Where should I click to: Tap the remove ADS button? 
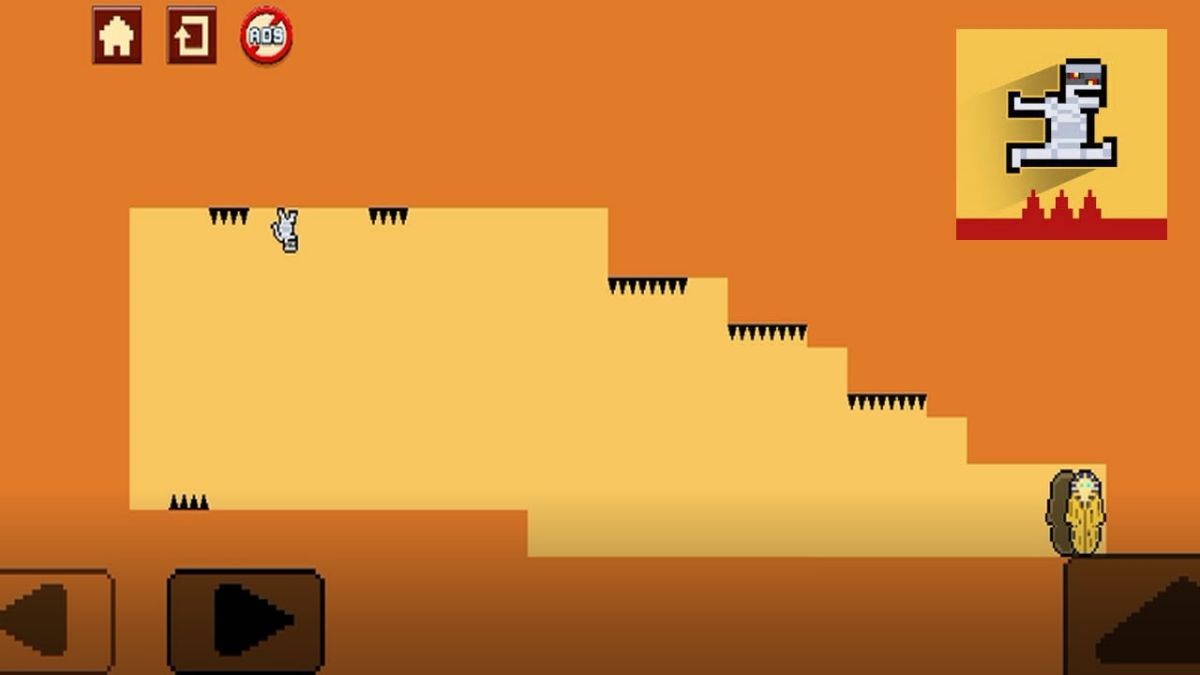[266, 36]
